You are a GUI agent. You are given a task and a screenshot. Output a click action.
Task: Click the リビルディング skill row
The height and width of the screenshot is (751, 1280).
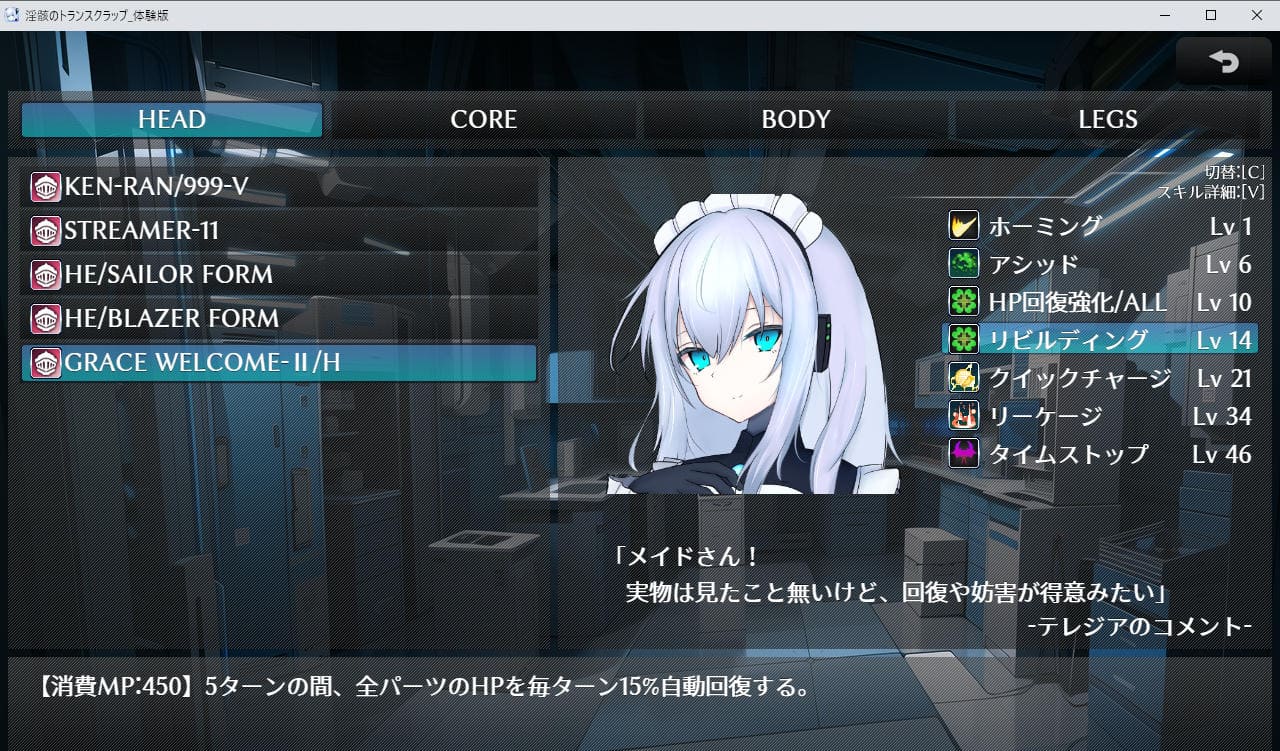click(1100, 340)
